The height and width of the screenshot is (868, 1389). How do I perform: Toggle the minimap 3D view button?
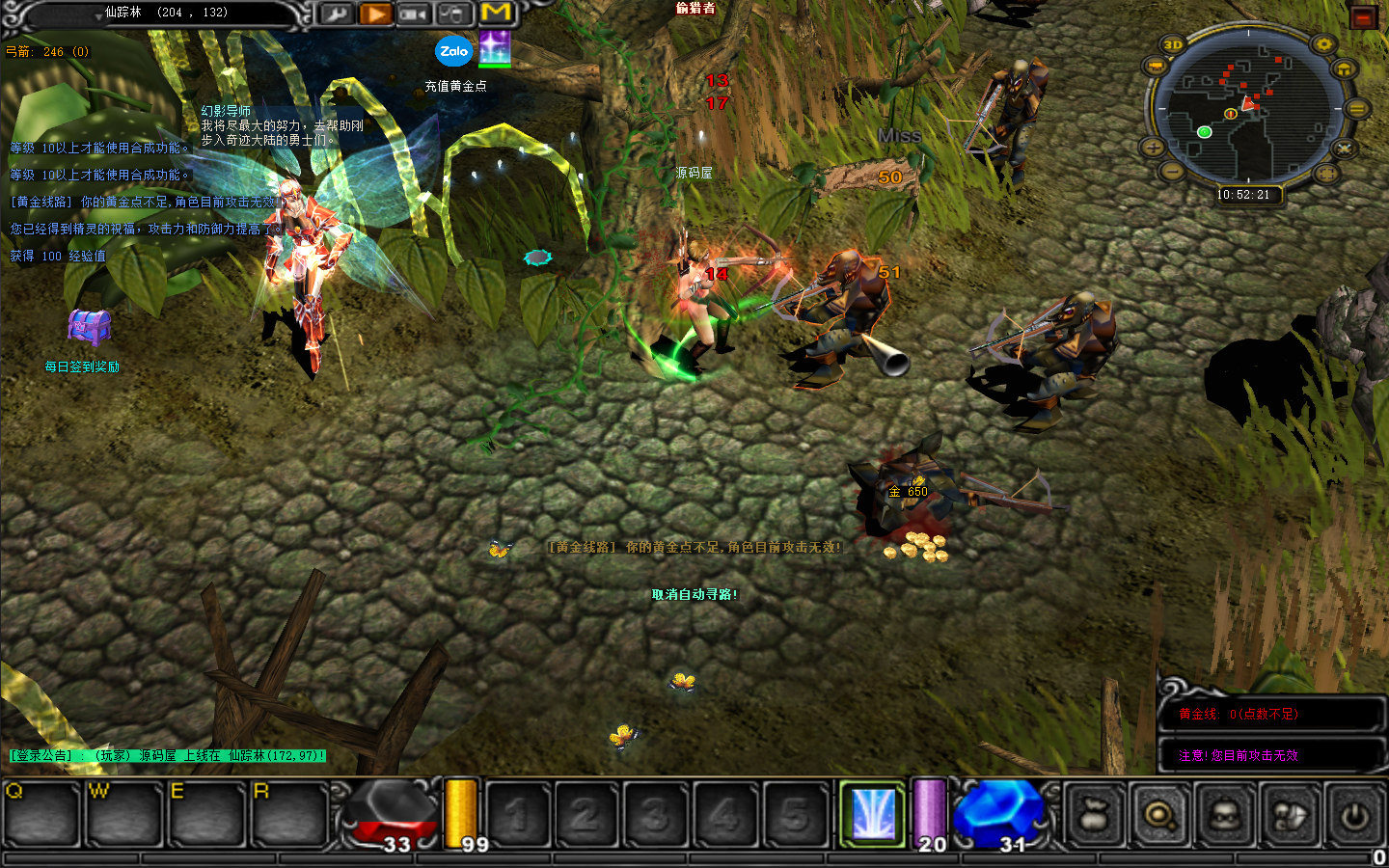tap(1173, 45)
